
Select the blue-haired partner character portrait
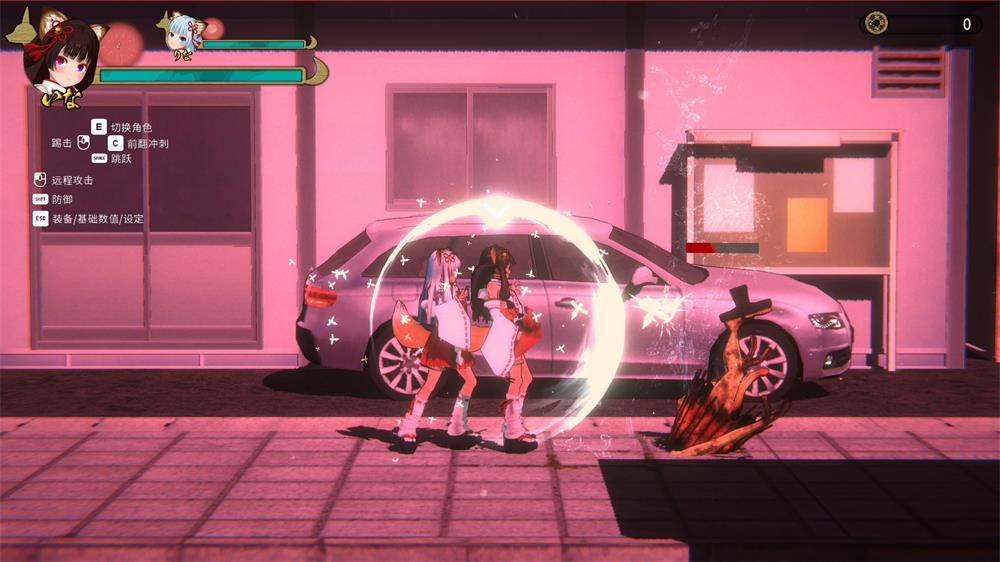(x=181, y=33)
